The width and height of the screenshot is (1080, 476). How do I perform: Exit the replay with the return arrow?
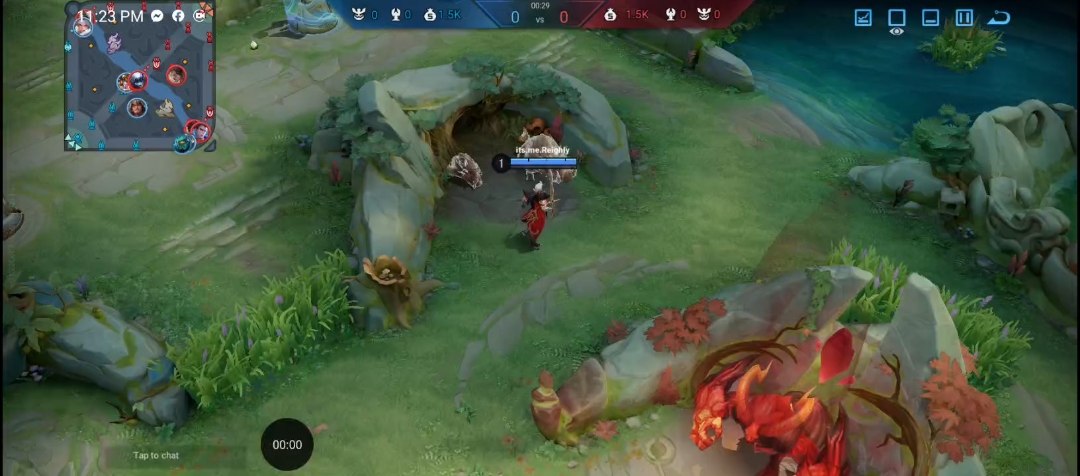pyautogui.click(x=998, y=17)
